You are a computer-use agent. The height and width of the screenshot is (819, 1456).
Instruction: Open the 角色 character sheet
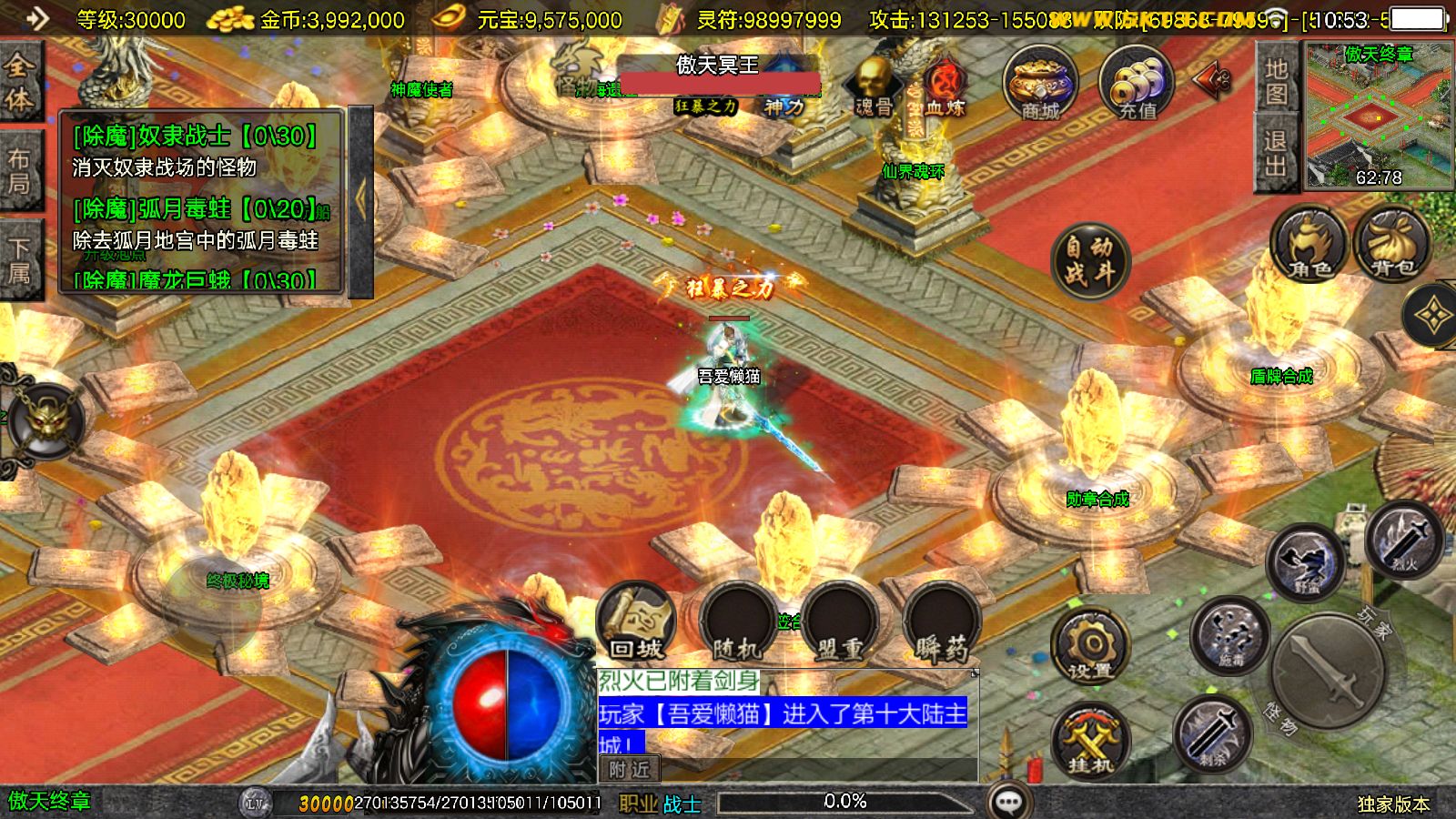click(1309, 244)
